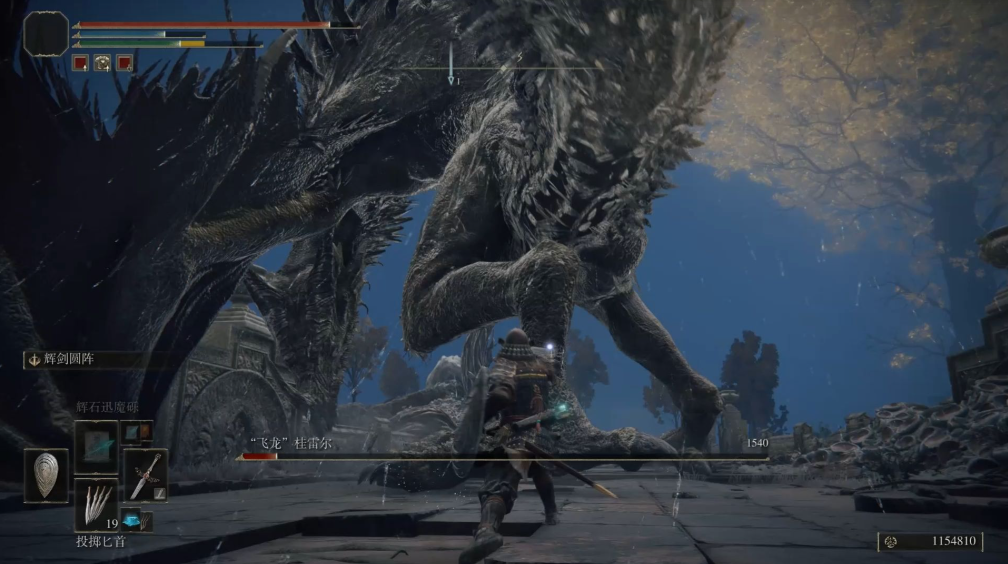This screenshot has height=564, width=1008.
Task: Choose the dagger right-hand weapon slot
Action: coord(144,475)
